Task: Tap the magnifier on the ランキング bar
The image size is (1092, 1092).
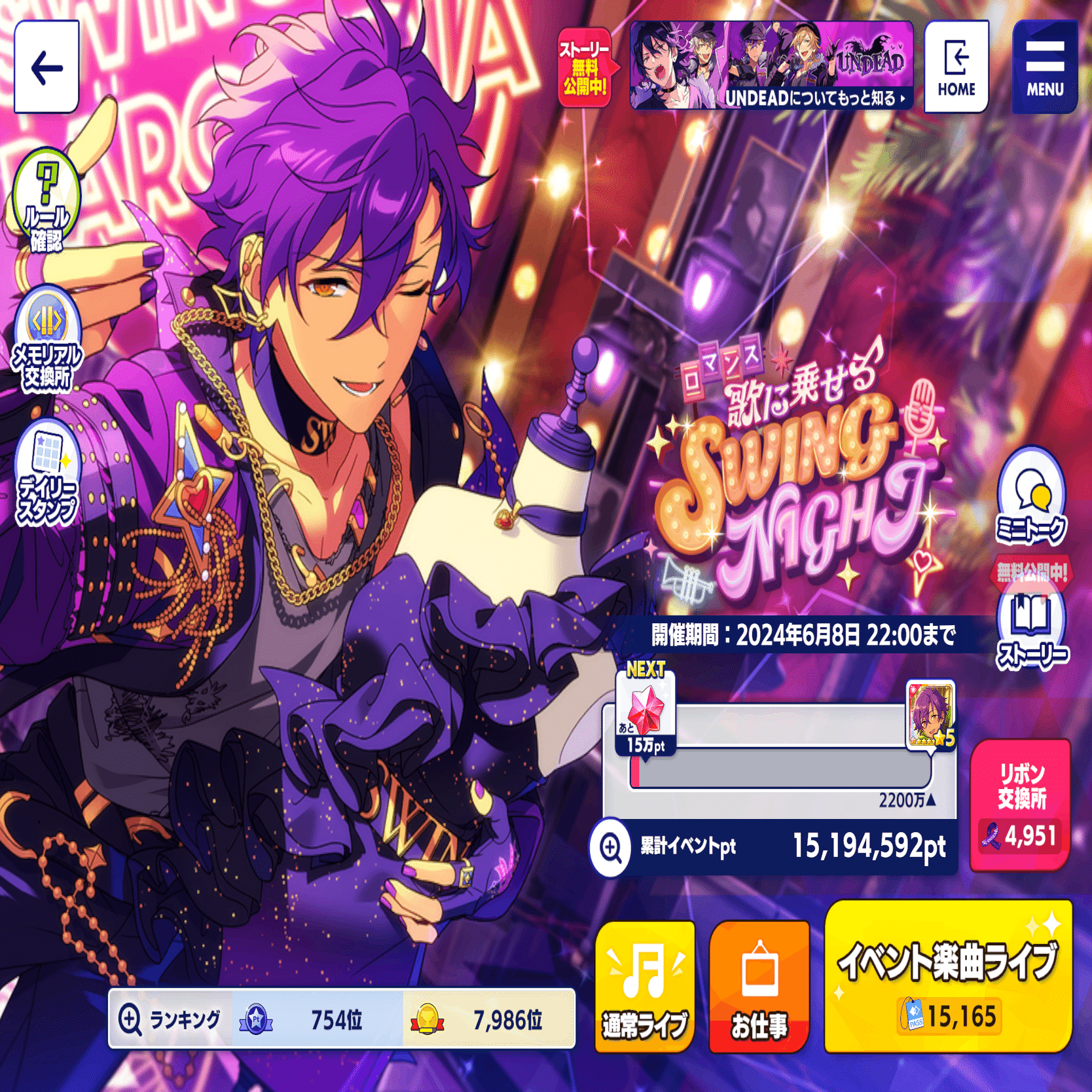Action: point(133,1019)
